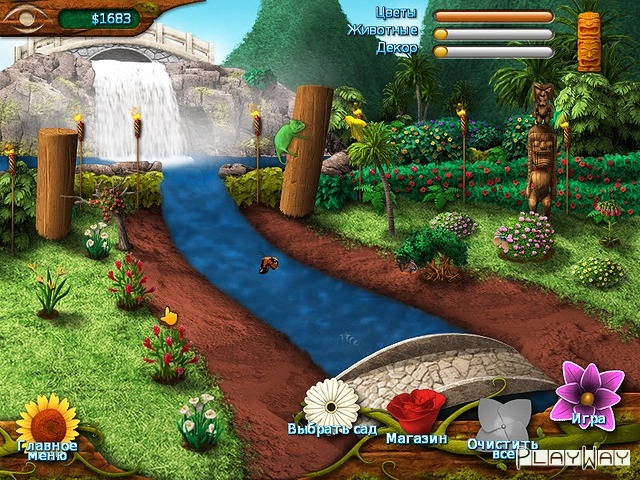Screen dimensions: 640x480
Task: Open Главное меню via the sunflower button
Action: (x=47, y=420)
